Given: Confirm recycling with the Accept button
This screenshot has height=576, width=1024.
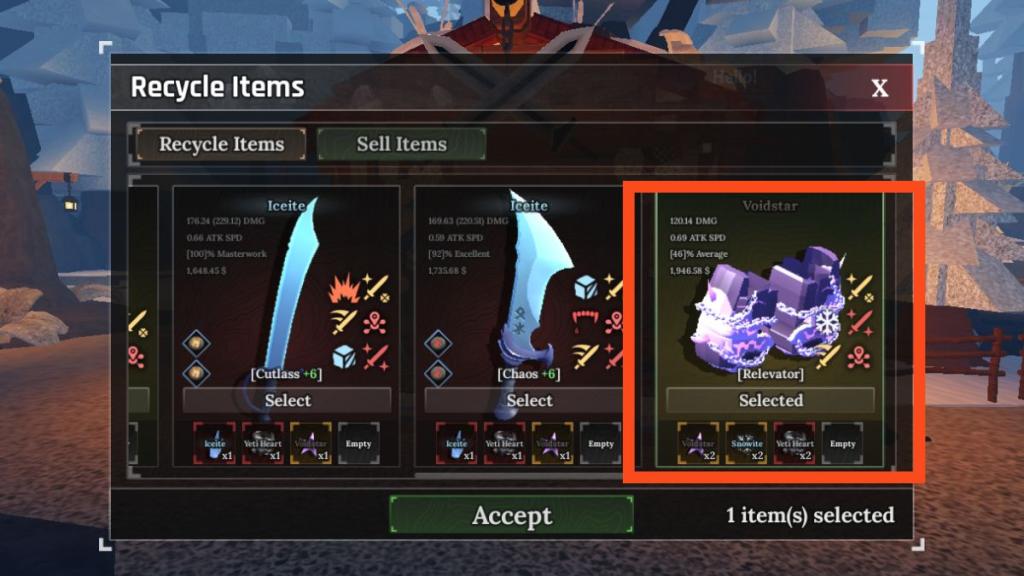Looking at the screenshot, I should [x=511, y=516].
